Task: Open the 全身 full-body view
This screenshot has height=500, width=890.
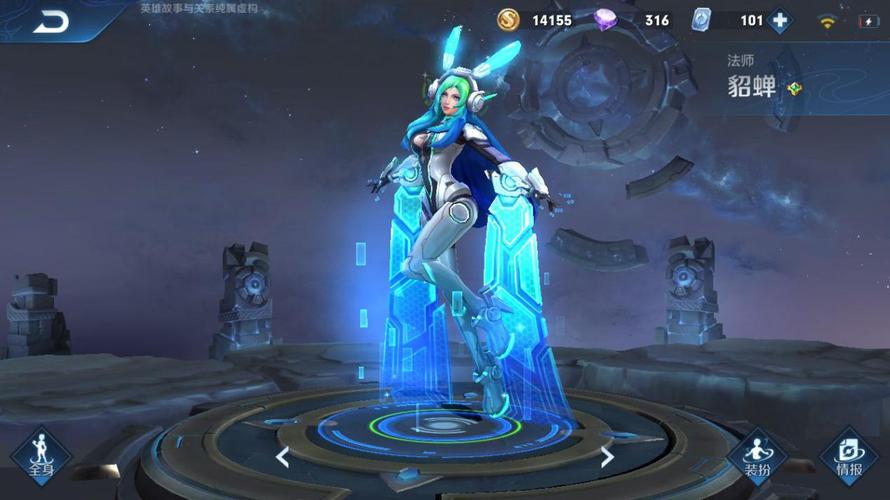Action: pos(41,455)
